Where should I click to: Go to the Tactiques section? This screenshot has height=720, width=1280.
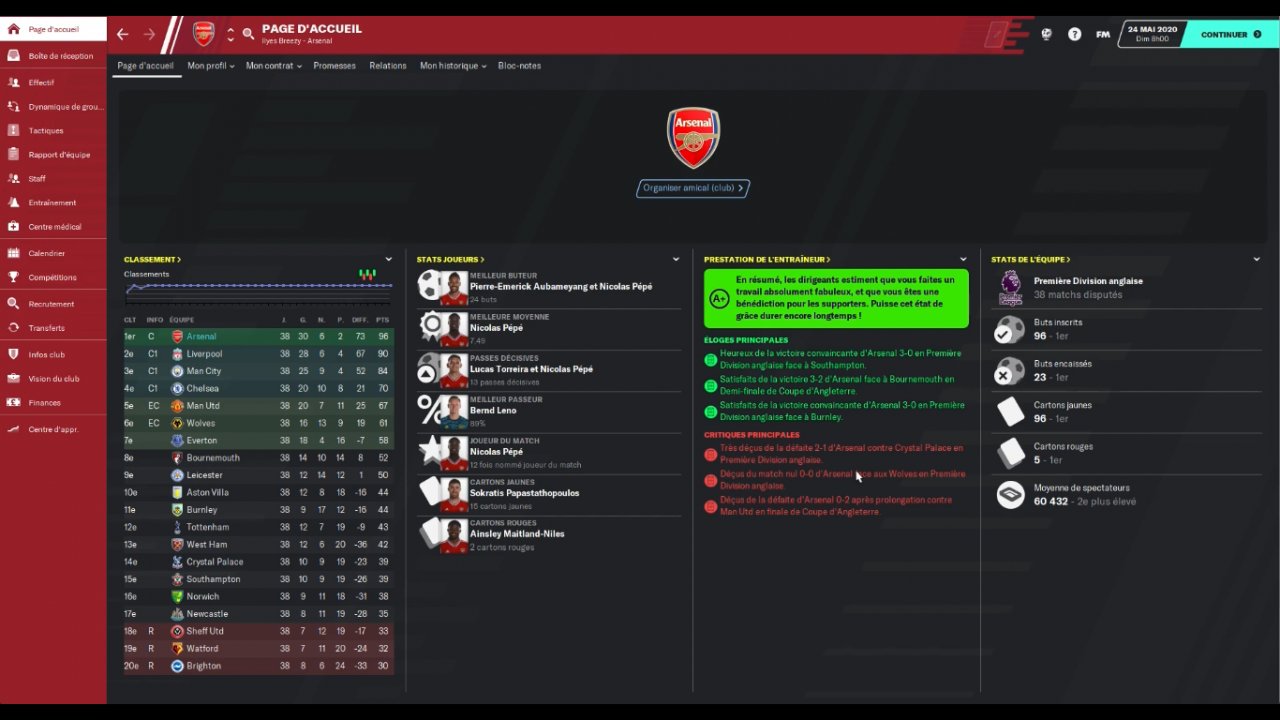46,131
